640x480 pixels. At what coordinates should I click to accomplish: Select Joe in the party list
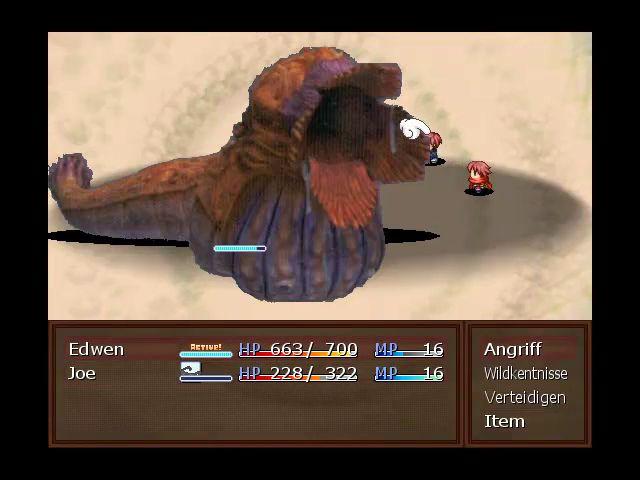[x=82, y=373]
